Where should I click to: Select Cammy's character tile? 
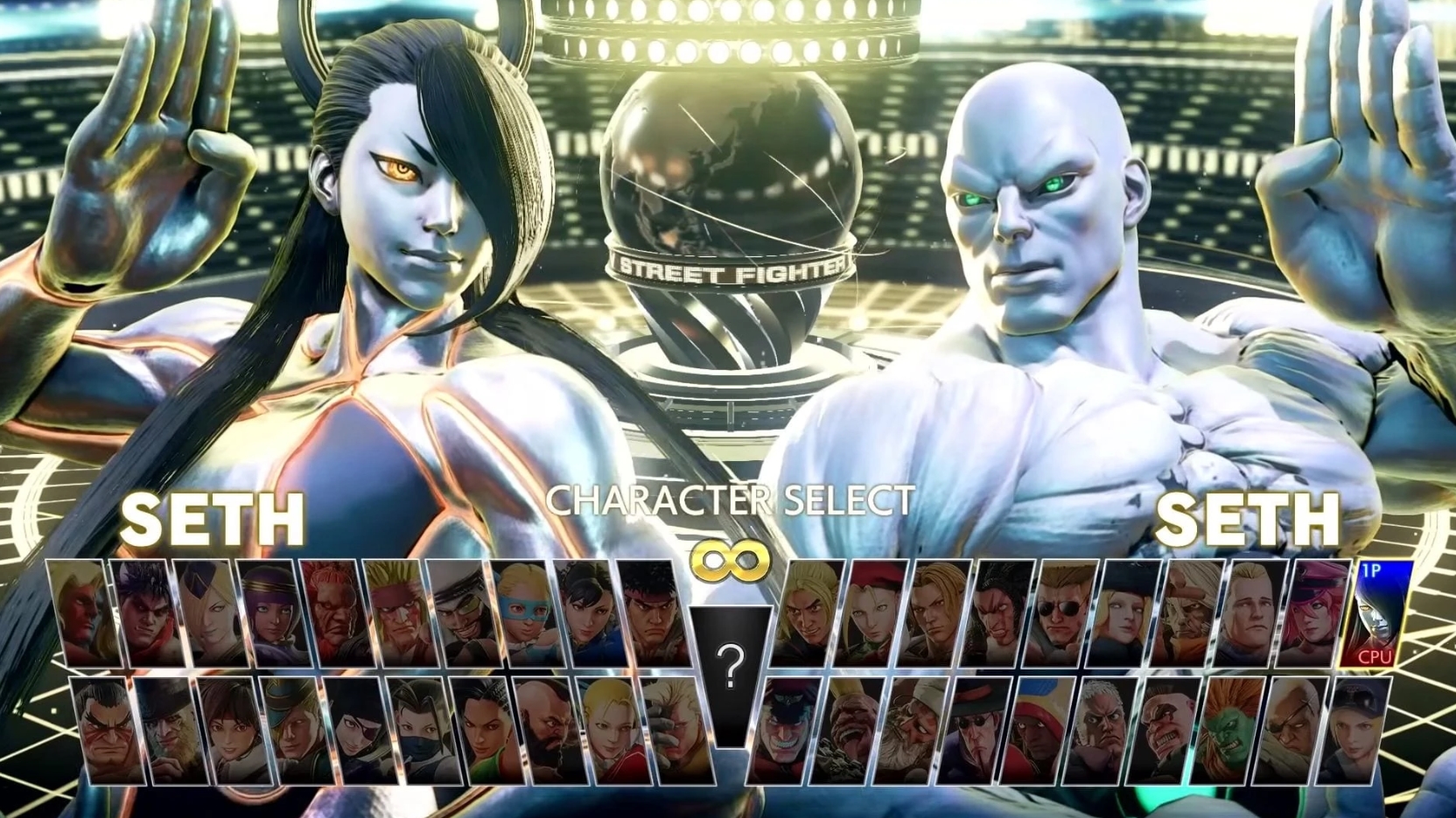[x=871, y=612]
